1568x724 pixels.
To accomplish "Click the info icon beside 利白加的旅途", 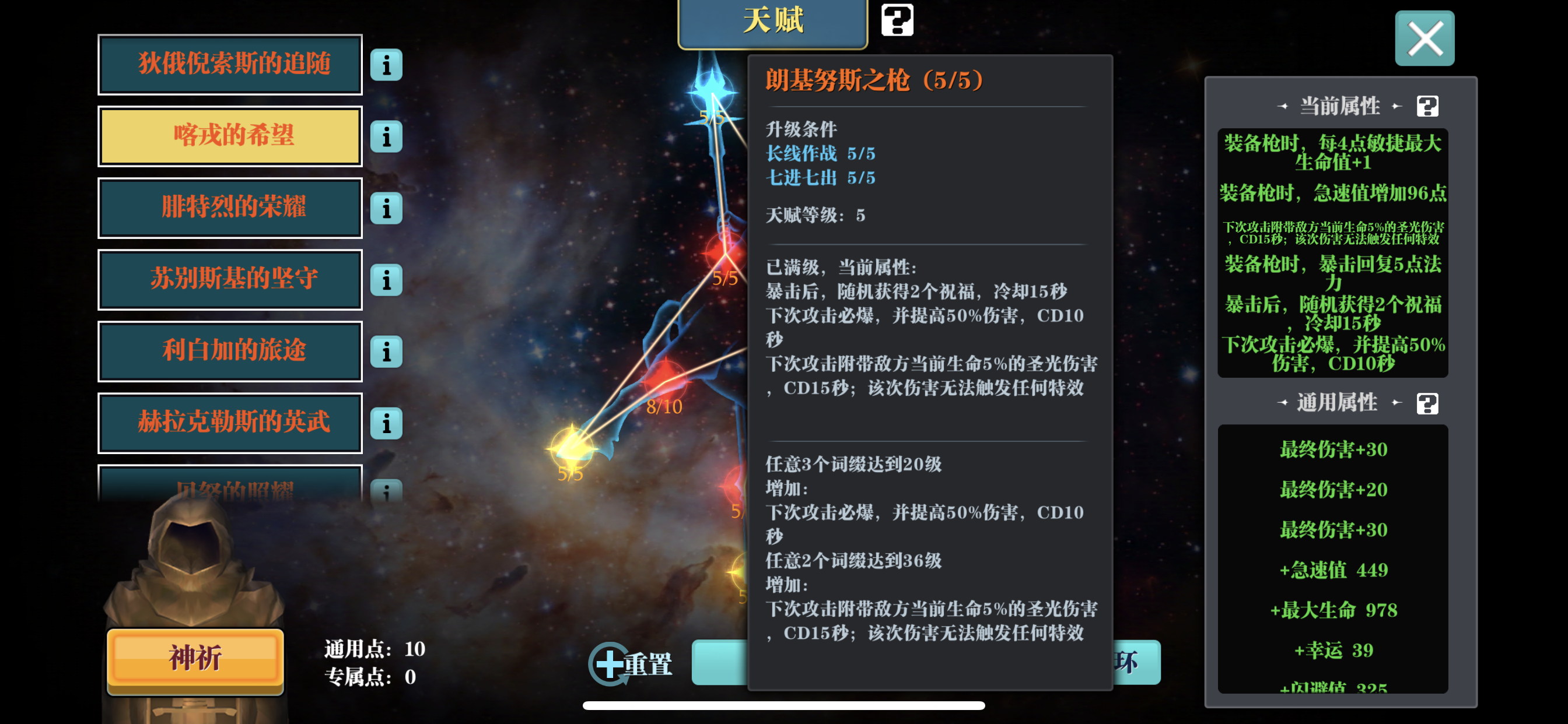I will point(386,352).
